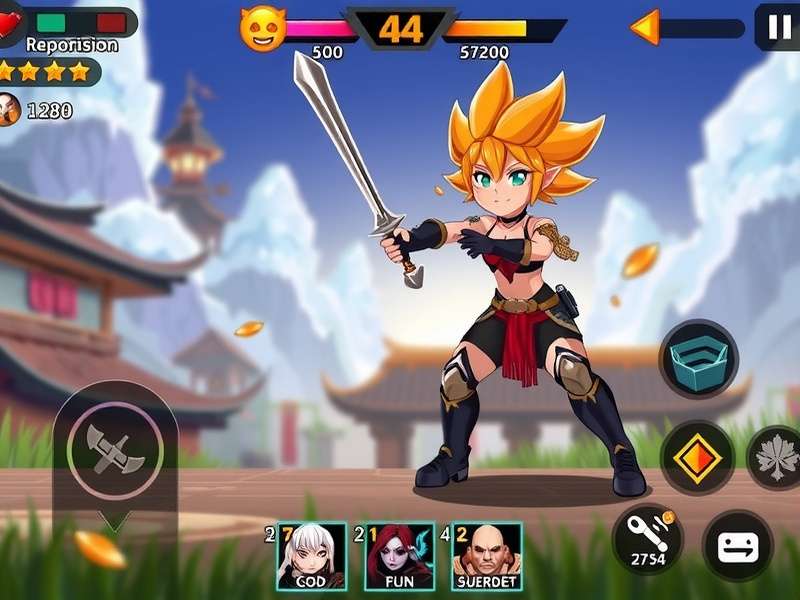Choose the red-haired FUN character card
The image size is (800, 600).
pyautogui.click(x=399, y=555)
